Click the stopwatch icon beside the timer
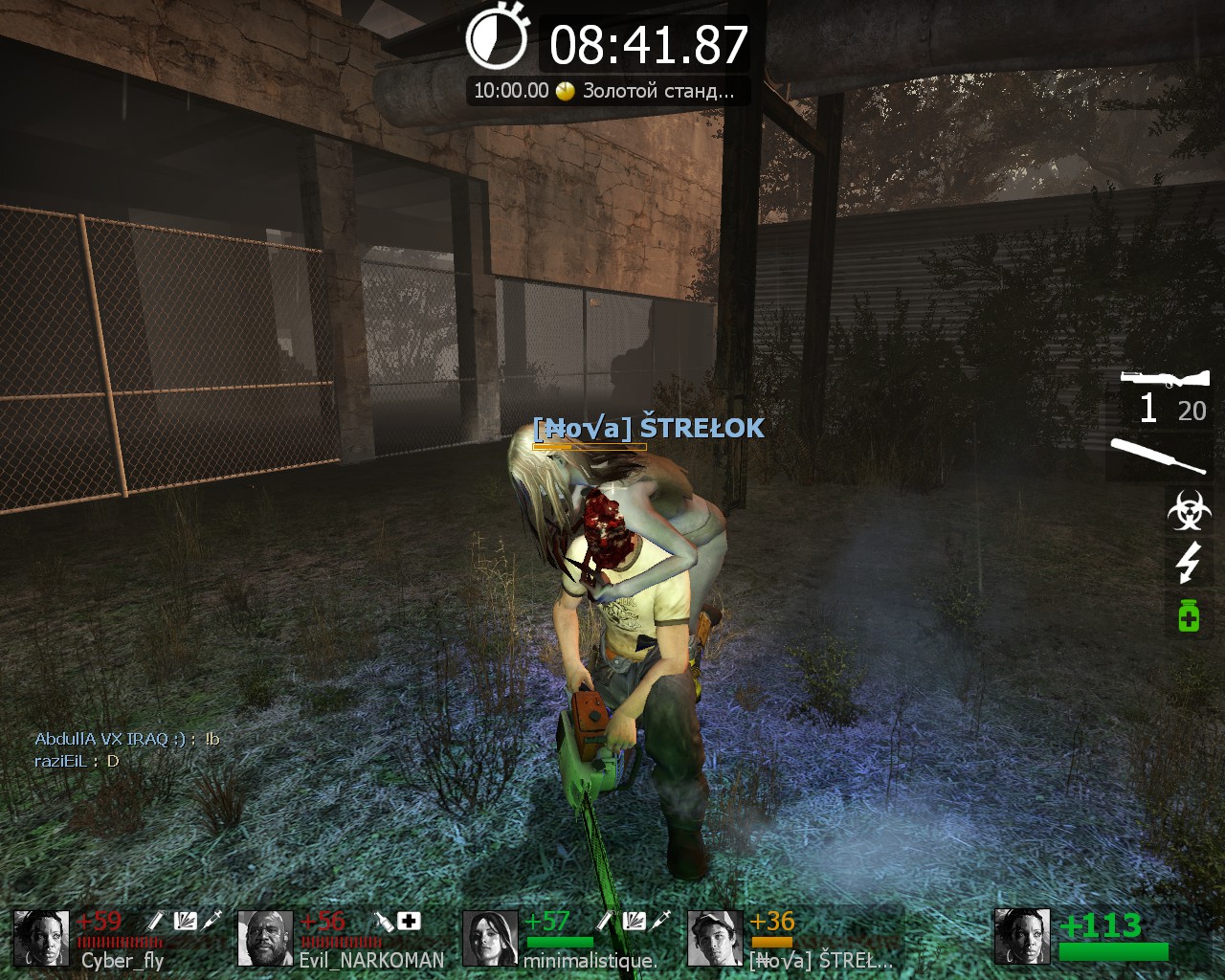This screenshot has width=1225, height=980. tap(497, 38)
